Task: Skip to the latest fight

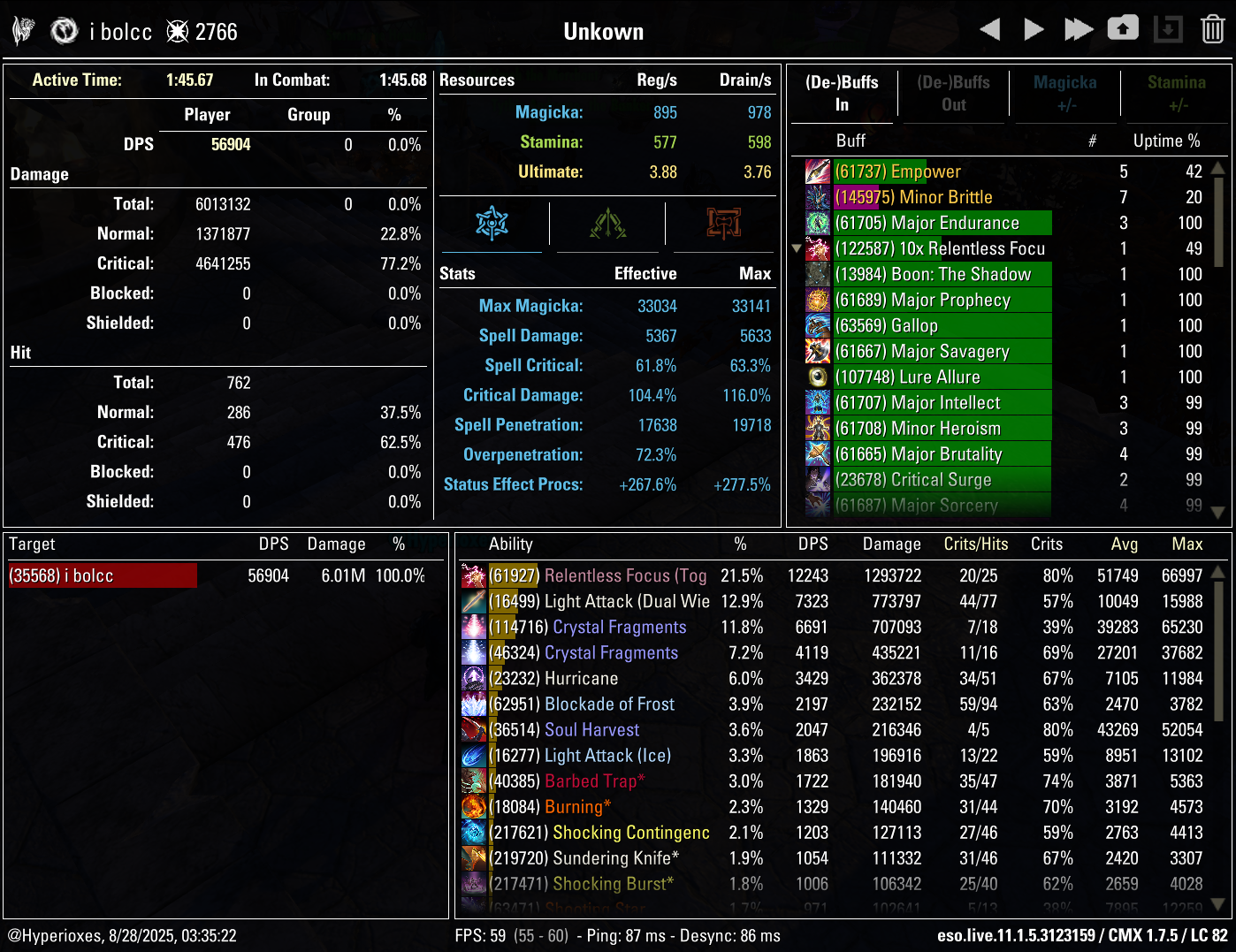Action: [x=1079, y=28]
